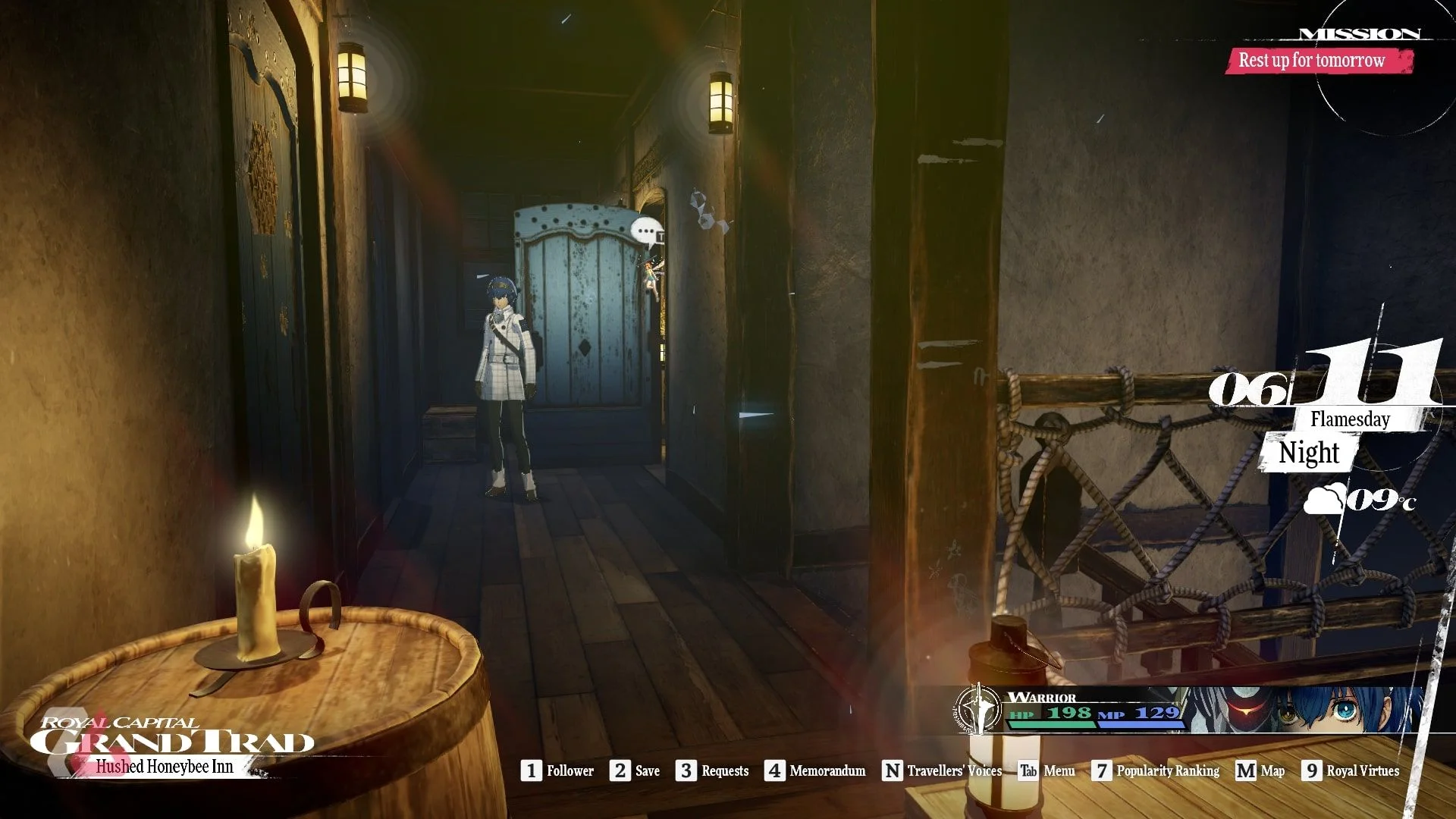Screen dimensions: 1456x819
Task: Click the Rest up for tomorrow mission
Action: [x=1312, y=60]
